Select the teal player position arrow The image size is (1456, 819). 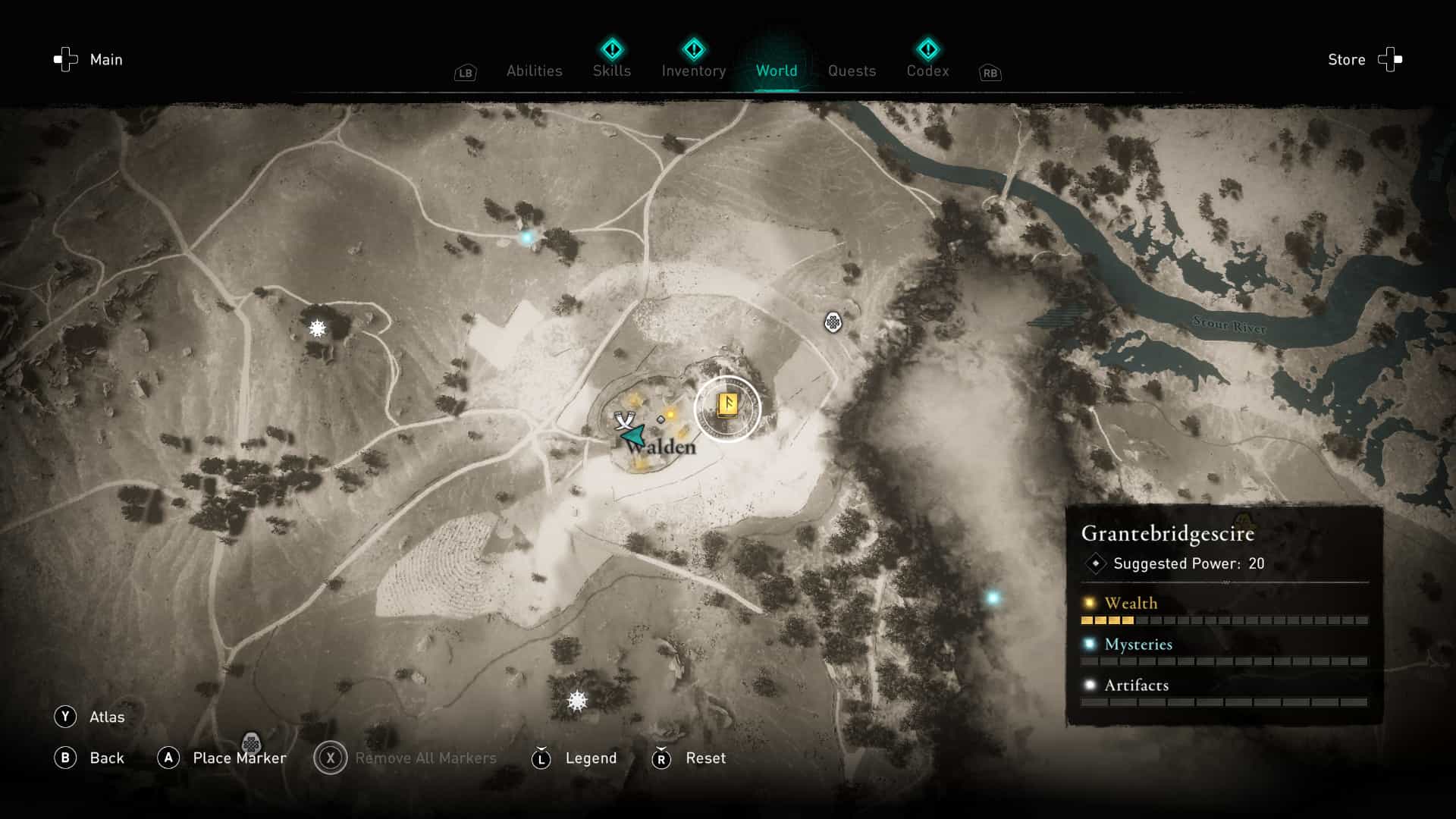(x=632, y=435)
